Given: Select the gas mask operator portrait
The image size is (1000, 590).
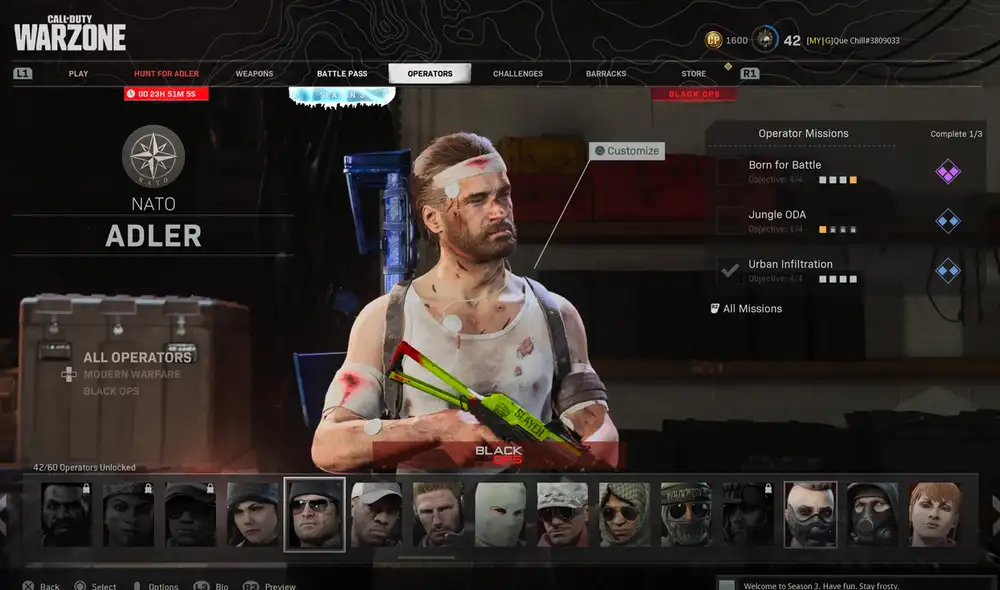Looking at the screenshot, I should [872, 514].
